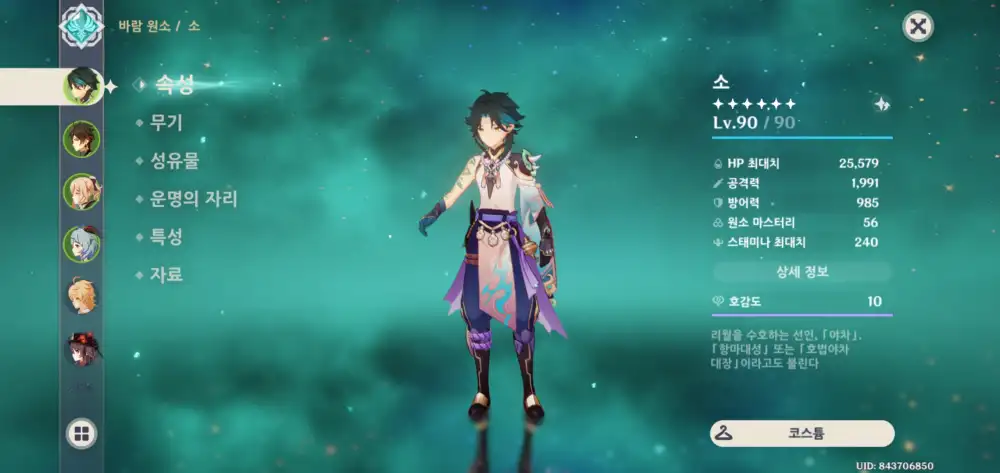The width and height of the screenshot is (1000, 473).
Task: Tap the star icon beside the rarity stars
Action: [x=881, y=104]
